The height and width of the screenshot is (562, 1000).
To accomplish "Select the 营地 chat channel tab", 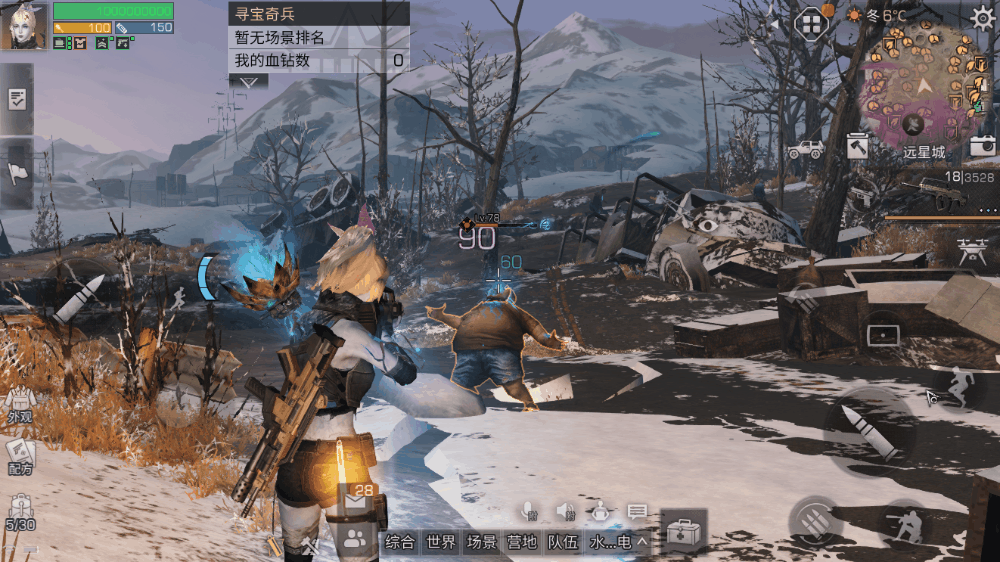I will 522,542.
